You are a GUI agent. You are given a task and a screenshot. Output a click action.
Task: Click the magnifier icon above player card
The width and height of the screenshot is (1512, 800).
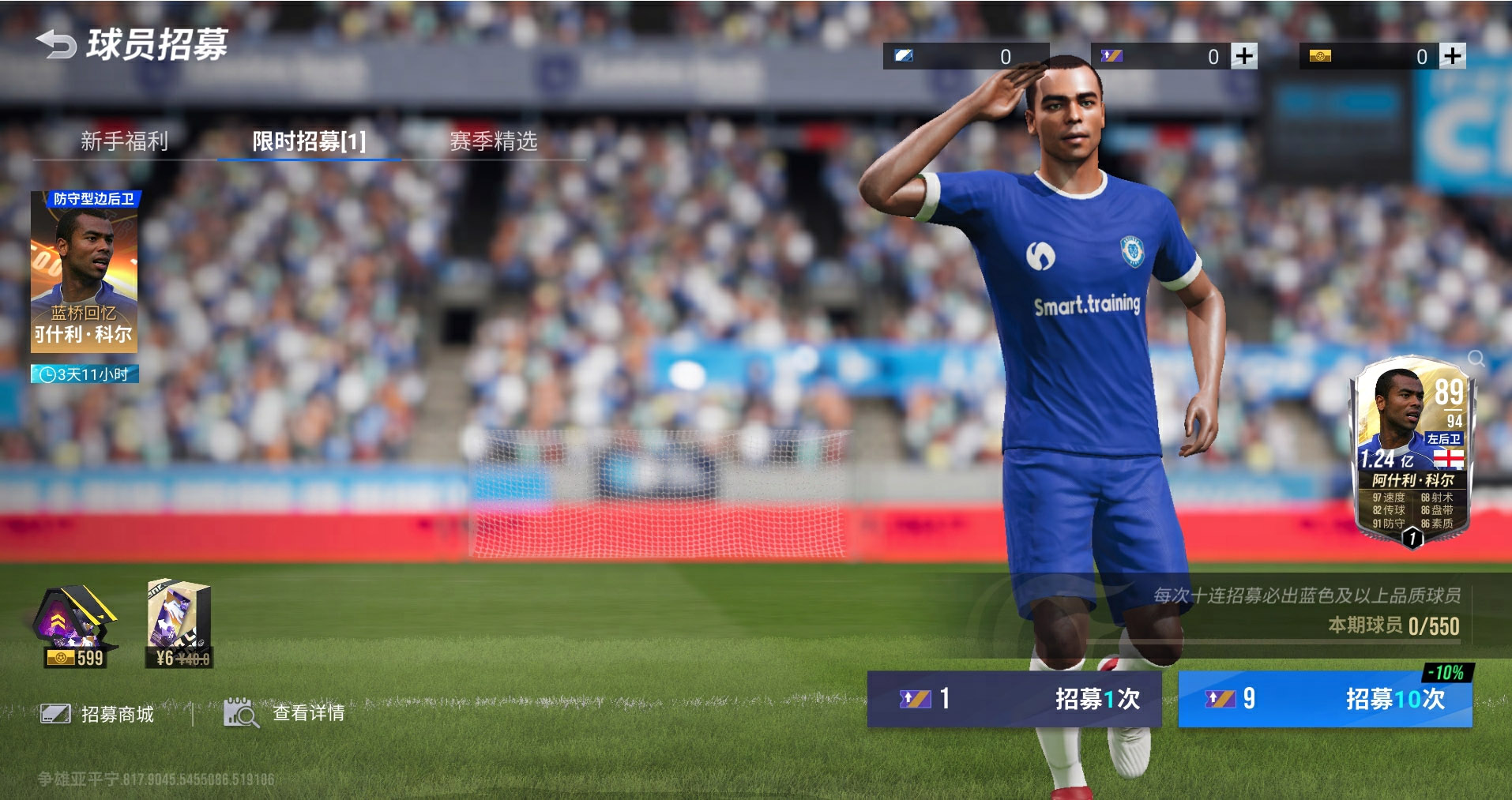point(1476,359)
